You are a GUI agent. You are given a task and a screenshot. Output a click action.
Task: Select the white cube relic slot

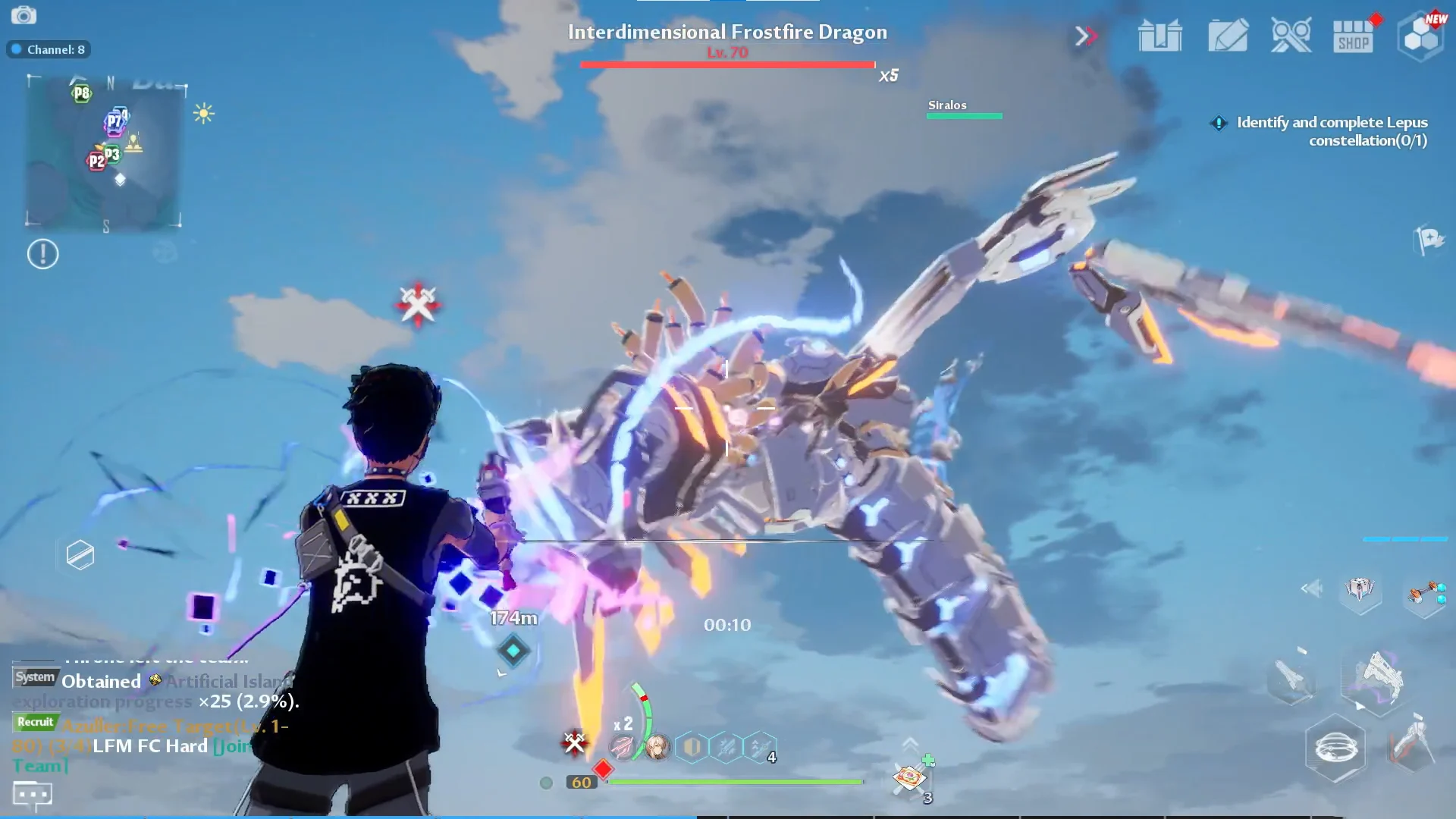tap(1360, 589)
